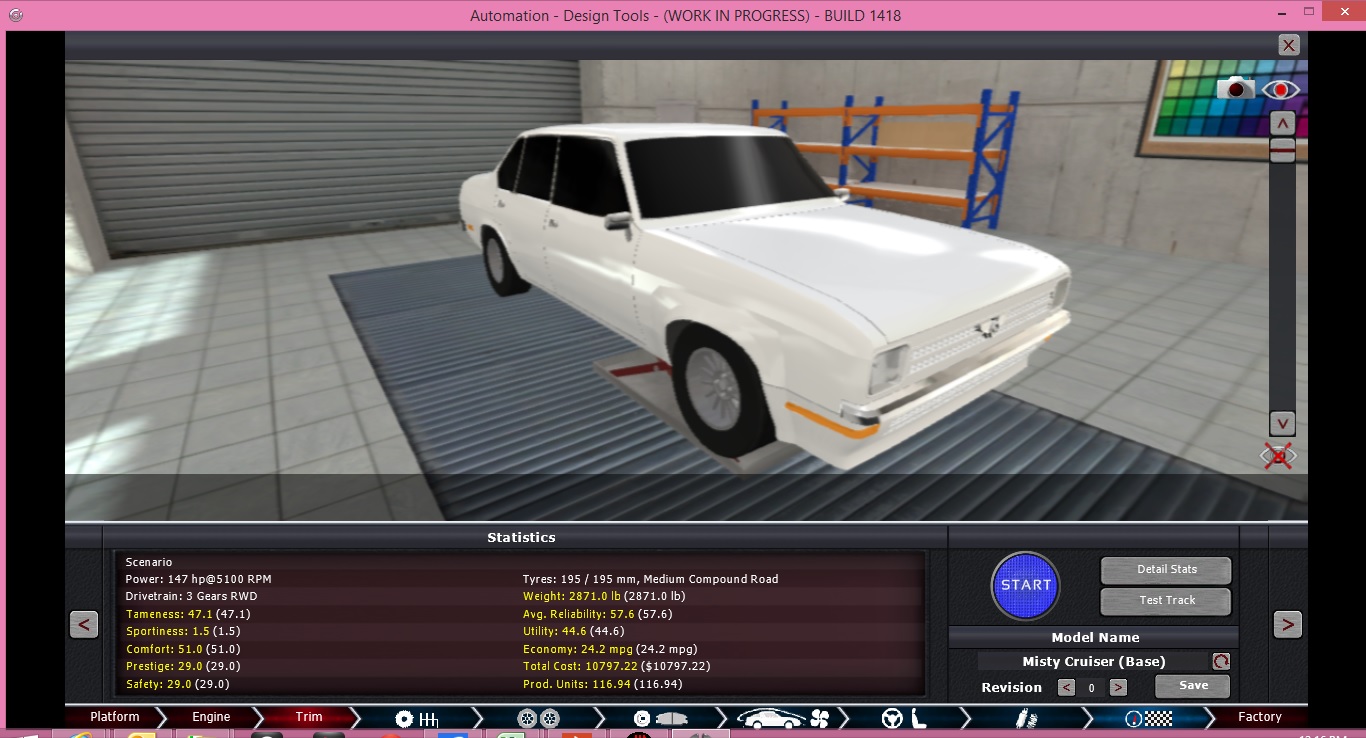Take a screenshot with the camera icon

(x=1235, y=88)
